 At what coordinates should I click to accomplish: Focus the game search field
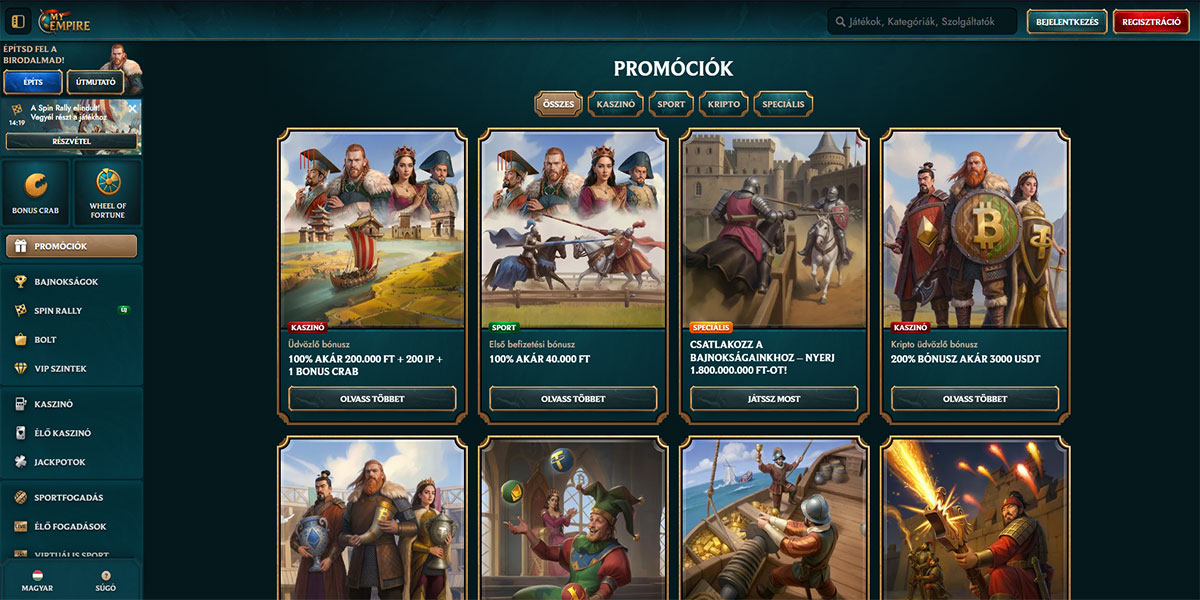point(920,22)
